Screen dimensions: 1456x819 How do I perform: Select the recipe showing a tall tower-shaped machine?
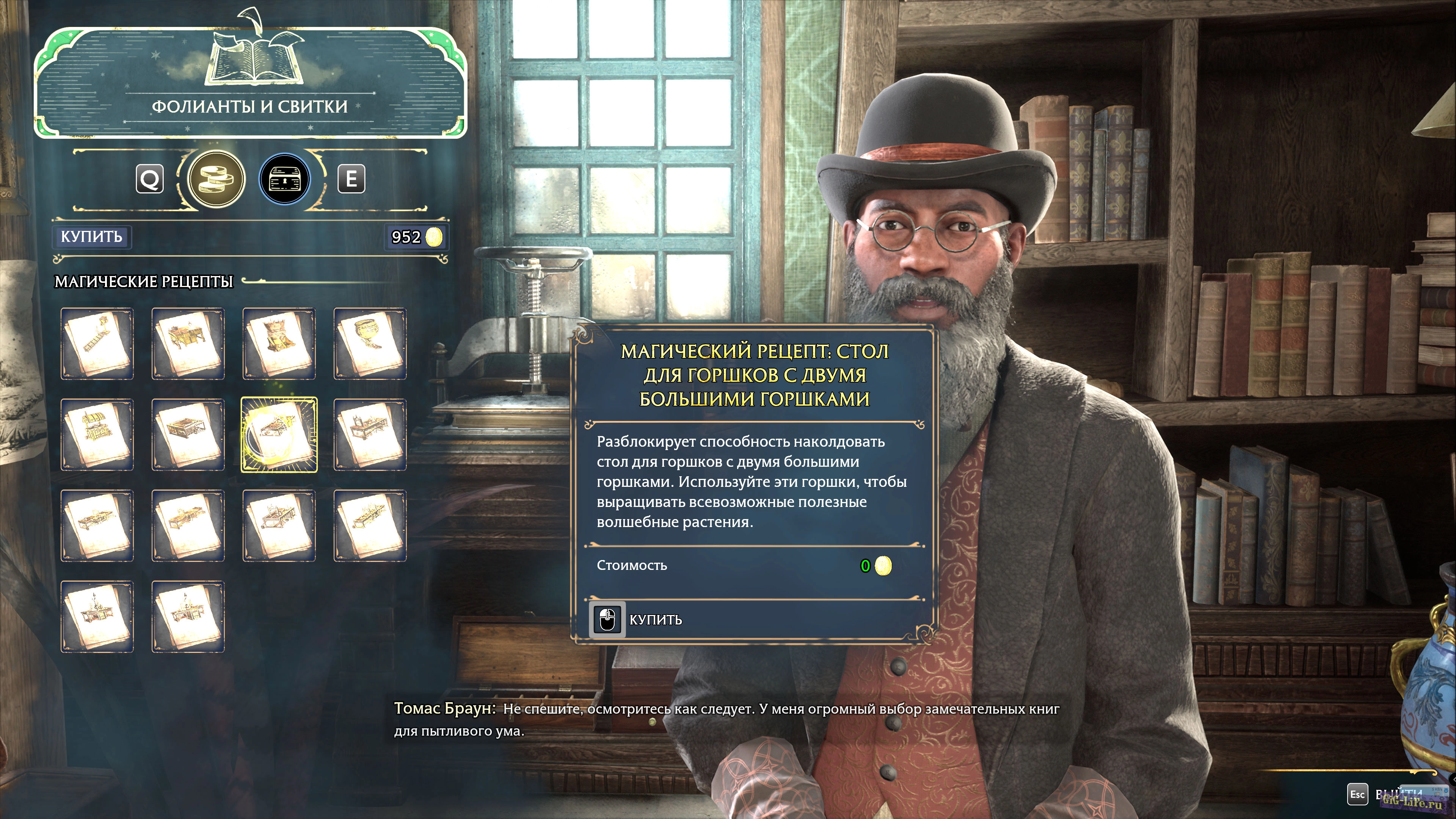pos(279,344)
